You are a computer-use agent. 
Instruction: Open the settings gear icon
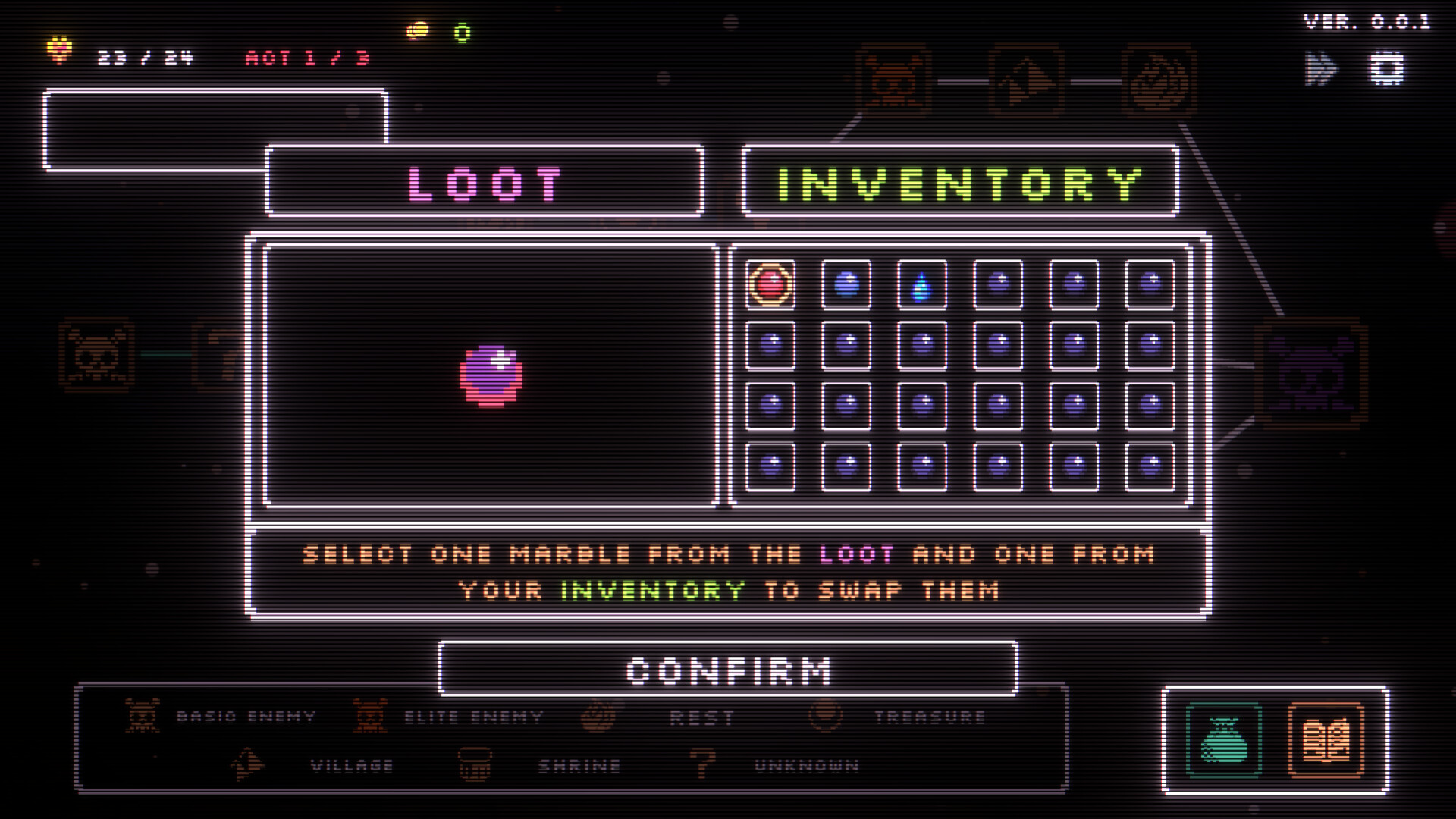[x=1387, y=69]
